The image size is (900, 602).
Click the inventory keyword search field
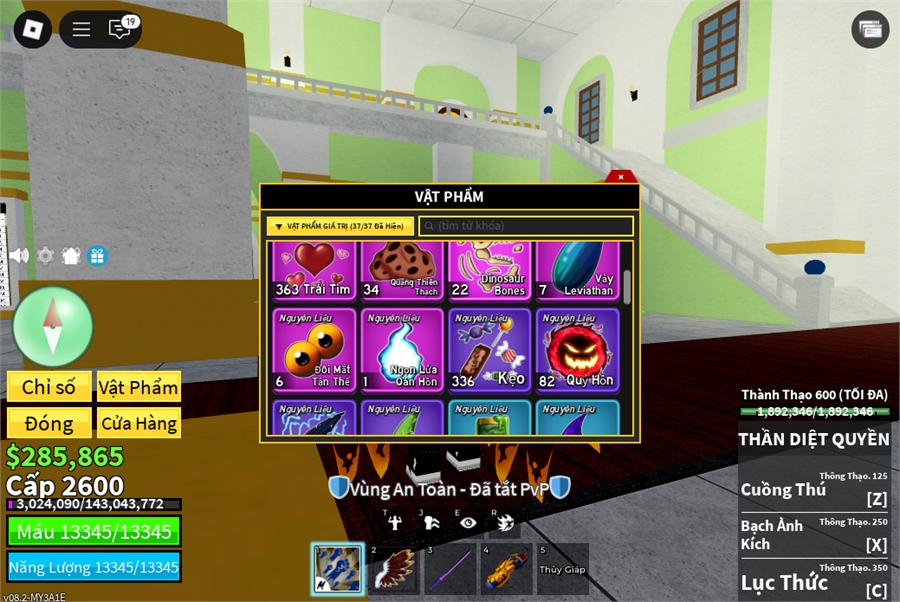(x=526, y=226)
